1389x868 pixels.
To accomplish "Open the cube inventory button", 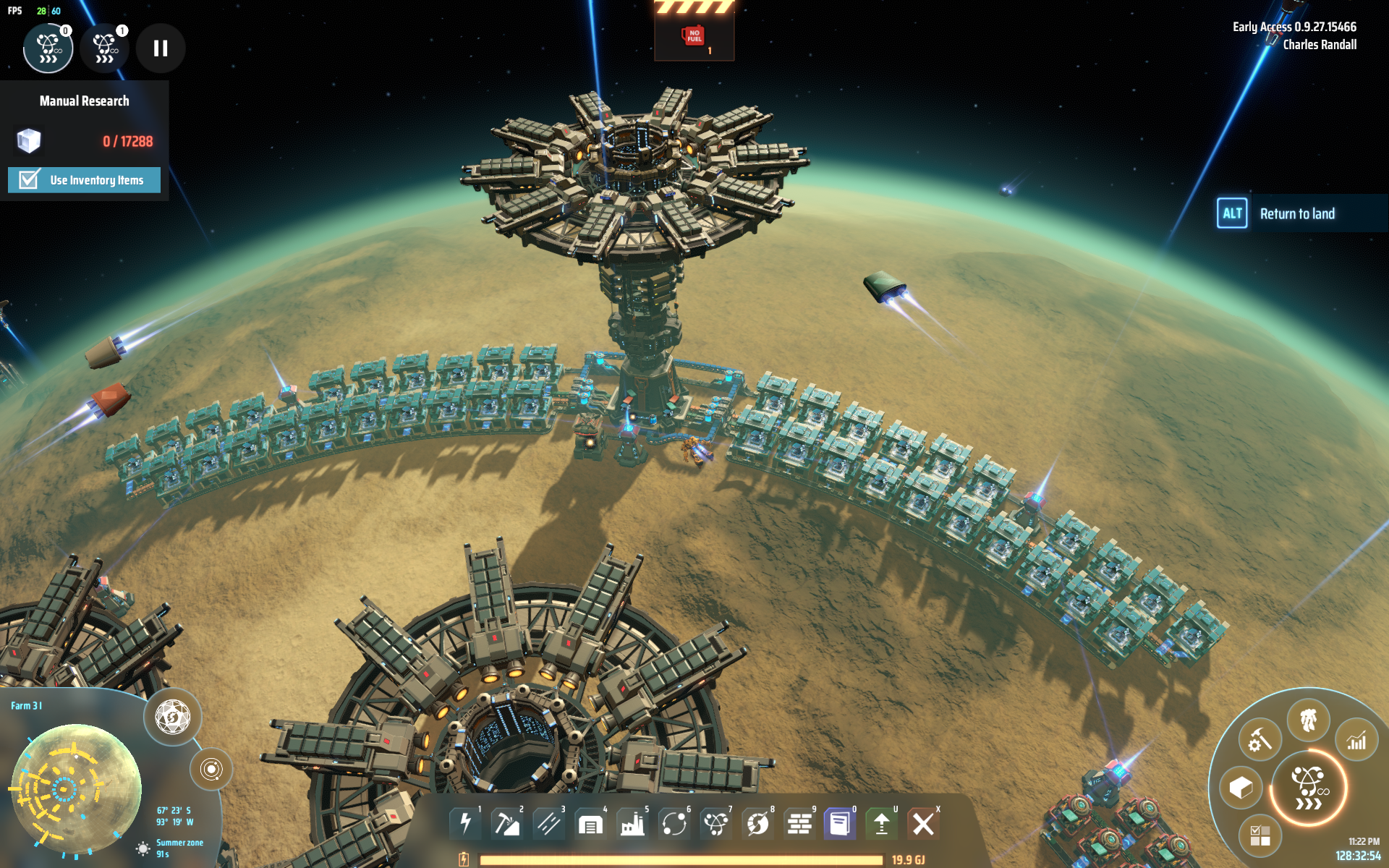I will [1241, 788].
